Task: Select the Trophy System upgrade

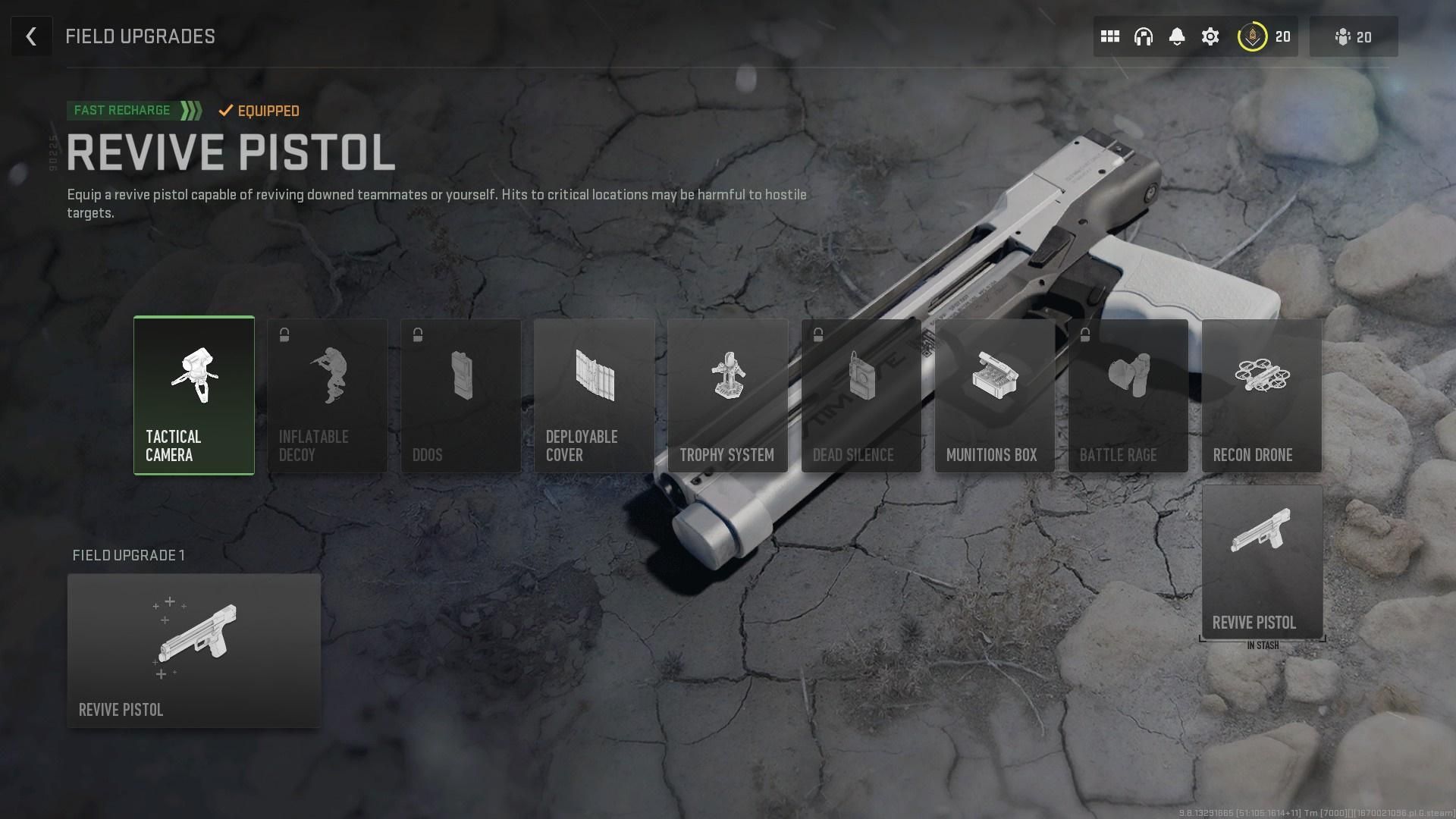Action: pyautogui.click(x=727, y=394)
